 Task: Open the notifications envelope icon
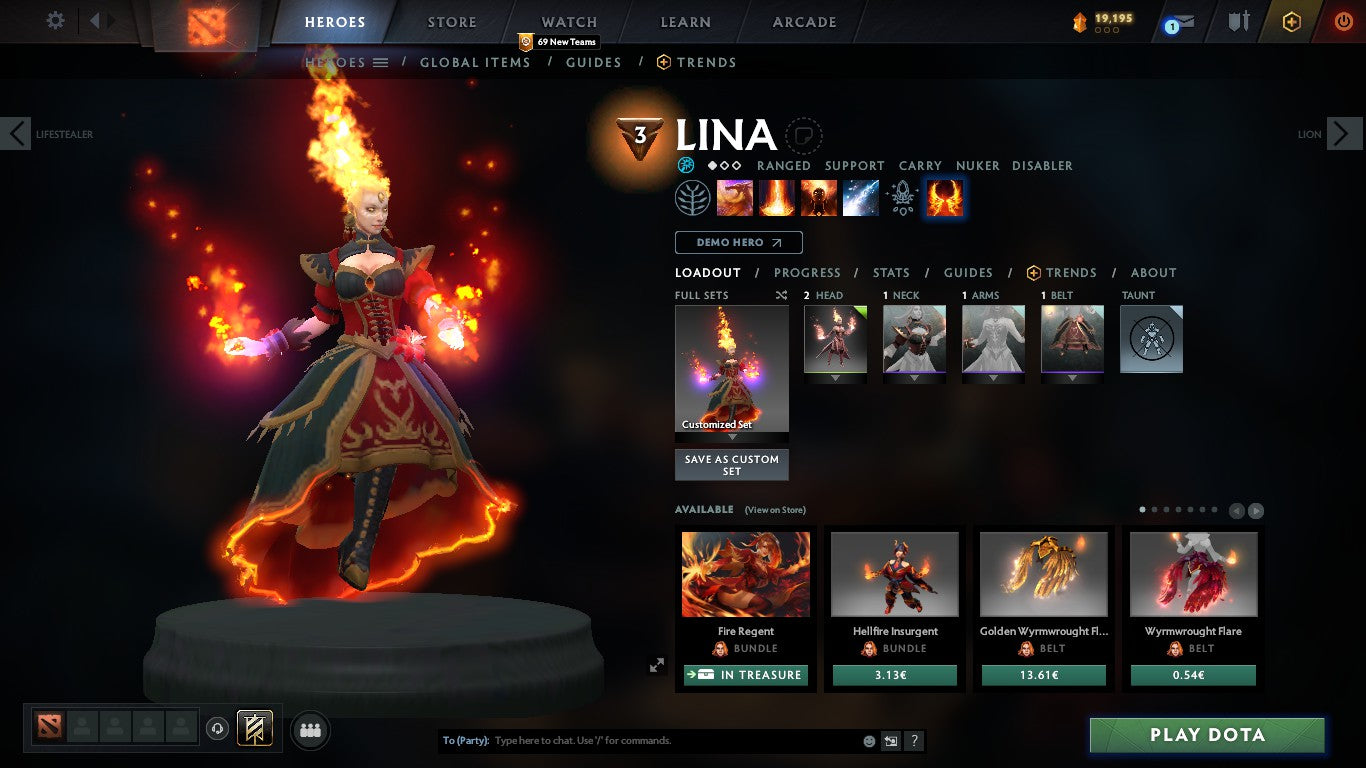pyautogui.click(x=1182, y=20)
